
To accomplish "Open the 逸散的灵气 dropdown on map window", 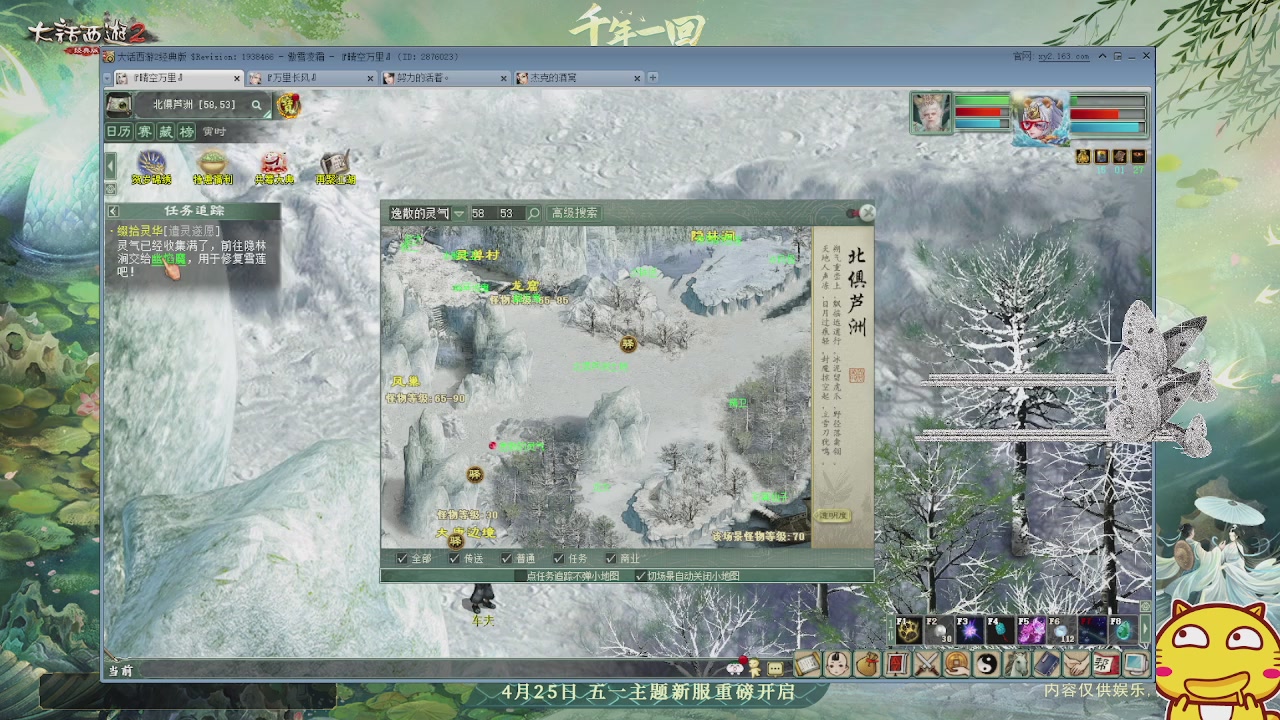I will click(460, 213).
